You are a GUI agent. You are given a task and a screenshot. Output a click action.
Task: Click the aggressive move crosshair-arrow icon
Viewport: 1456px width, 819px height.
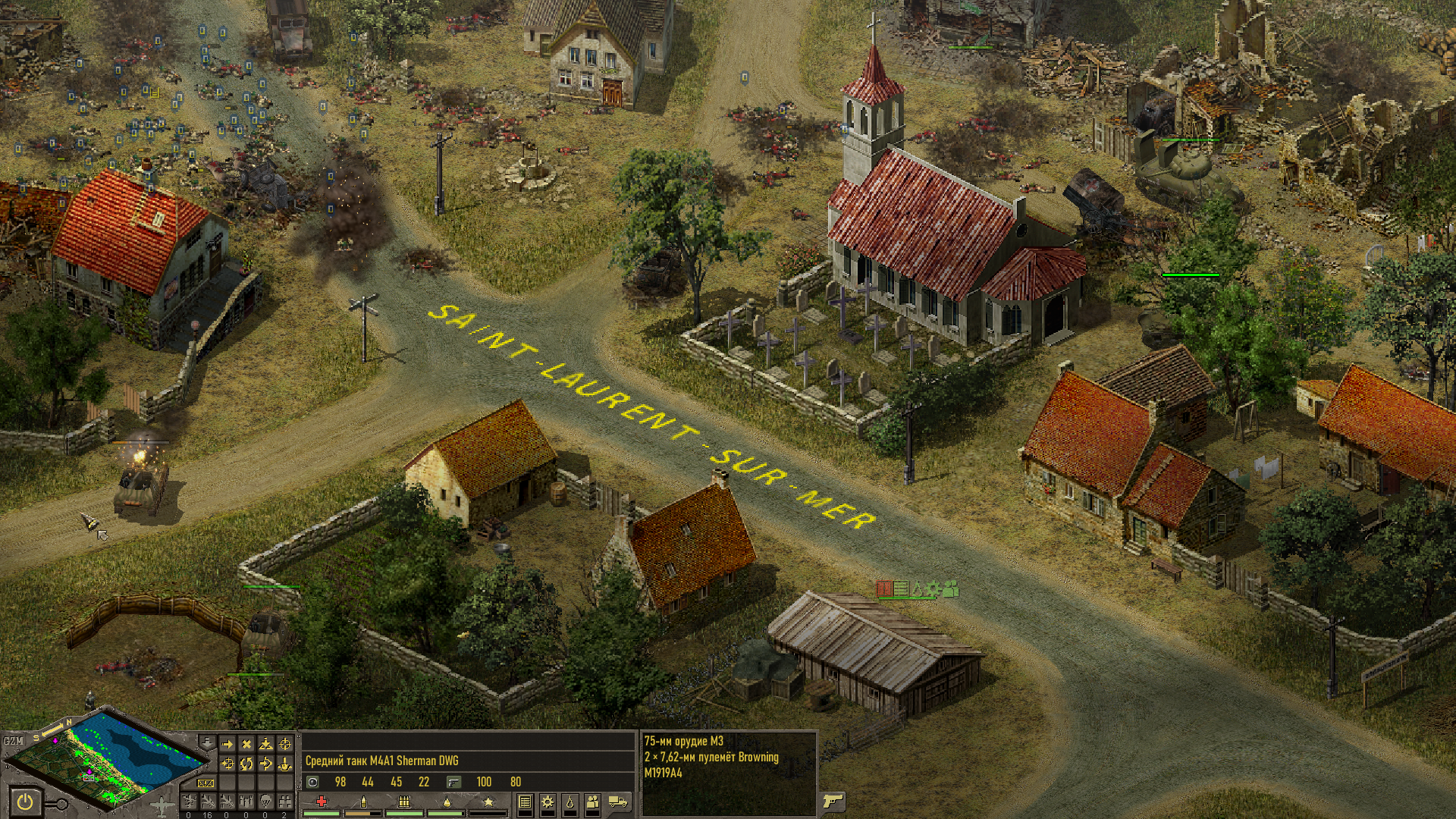tap(227, 764)
